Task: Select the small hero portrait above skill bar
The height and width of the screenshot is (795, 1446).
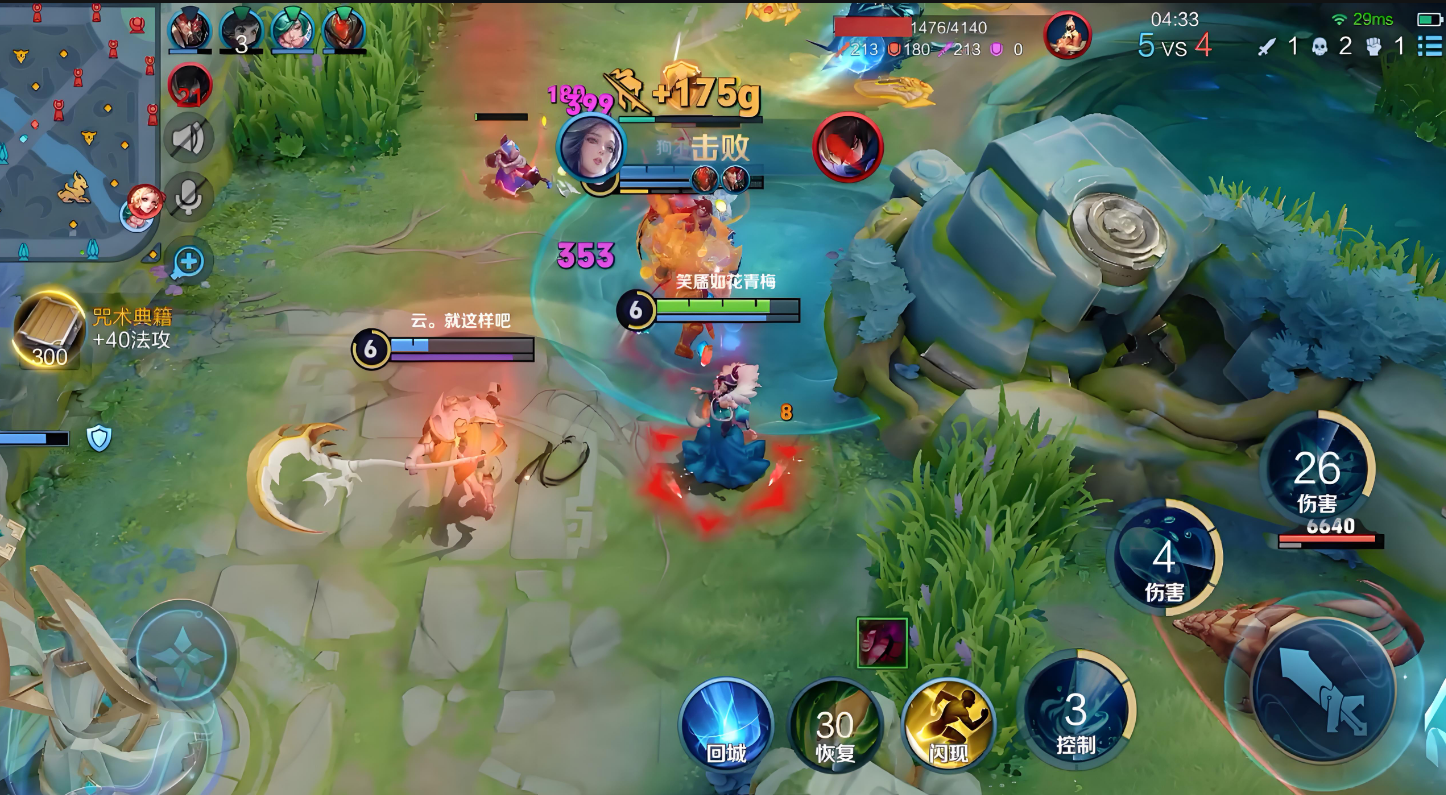Action: click(882, 643)
